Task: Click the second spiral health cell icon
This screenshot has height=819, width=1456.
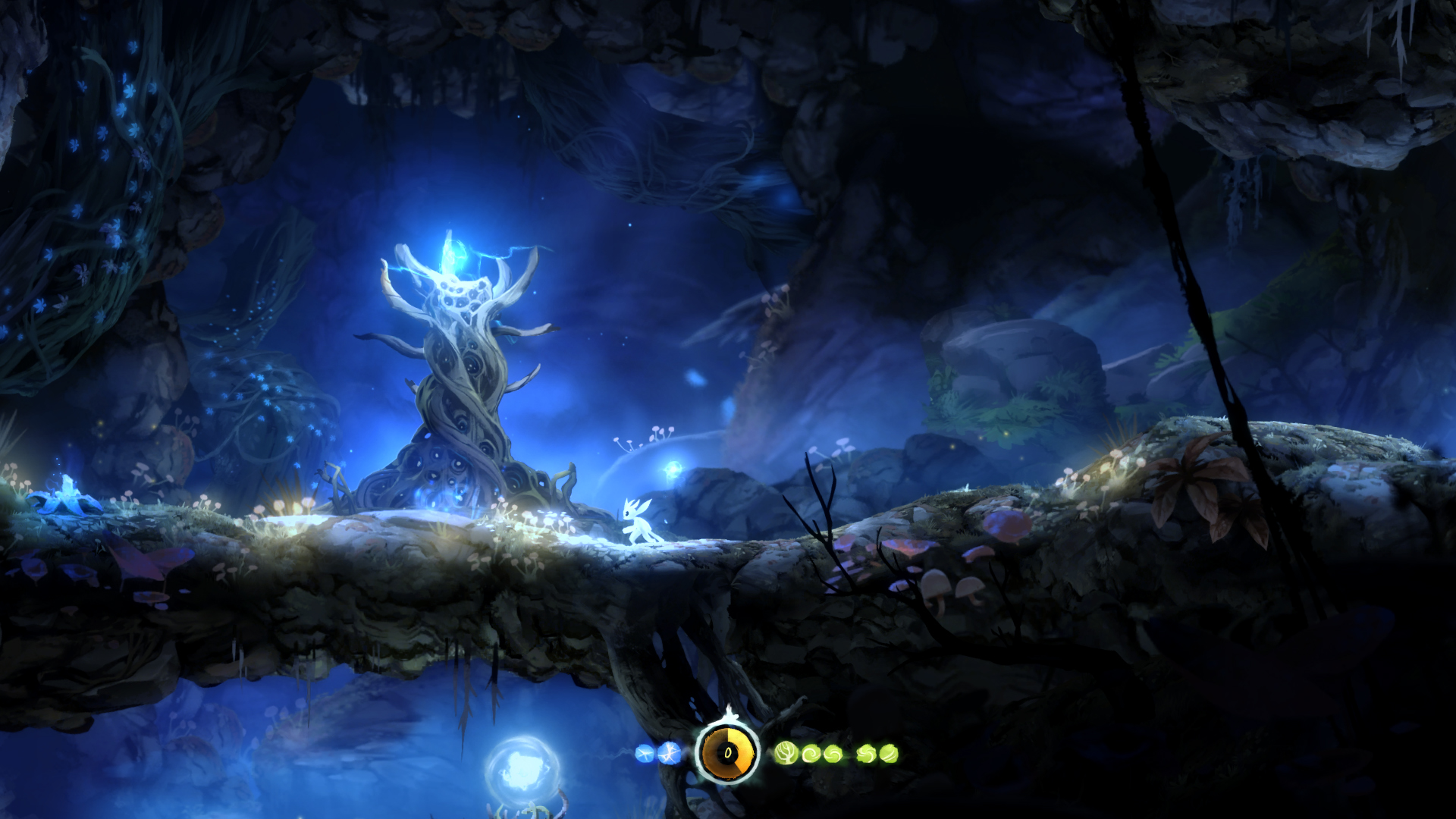Action: (833, 753)
